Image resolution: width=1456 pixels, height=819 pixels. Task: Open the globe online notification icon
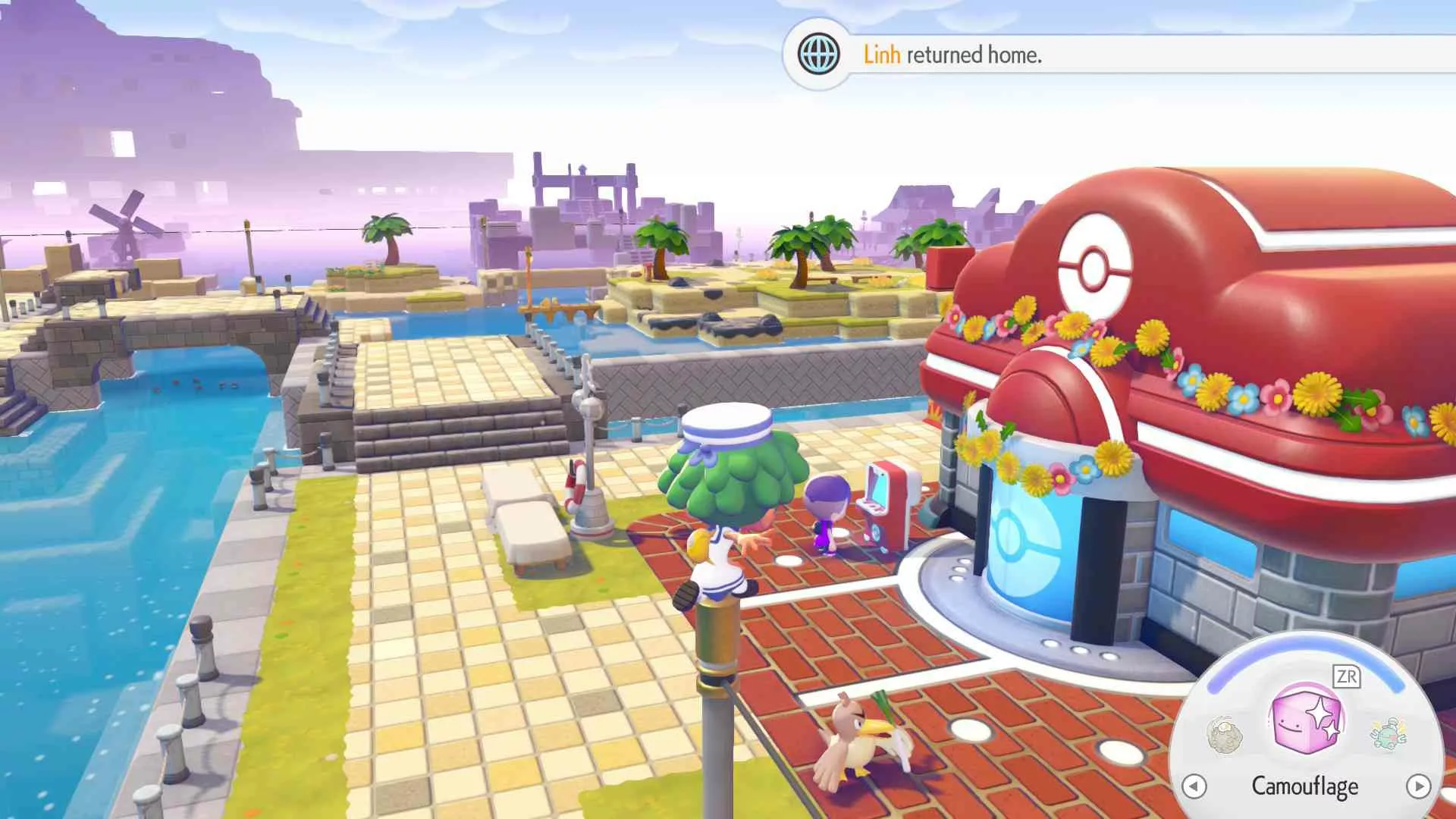click(818, 55)
